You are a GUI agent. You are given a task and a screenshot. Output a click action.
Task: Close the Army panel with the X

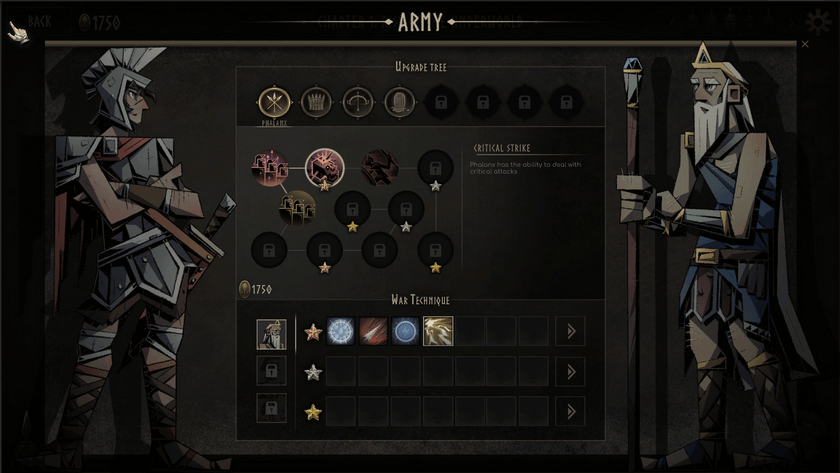tap(805, 44)
